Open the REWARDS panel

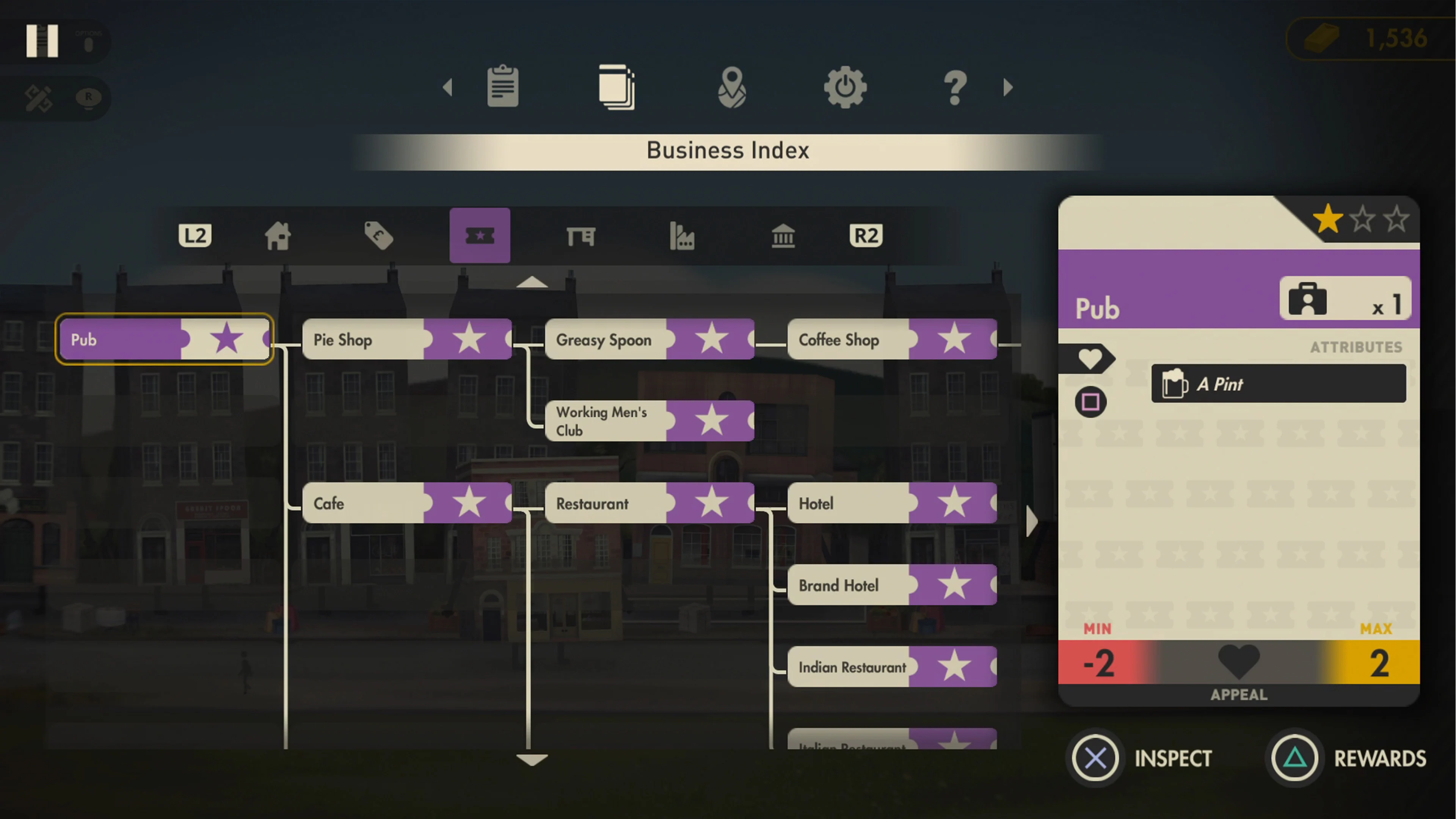(x=1351, y=758)
